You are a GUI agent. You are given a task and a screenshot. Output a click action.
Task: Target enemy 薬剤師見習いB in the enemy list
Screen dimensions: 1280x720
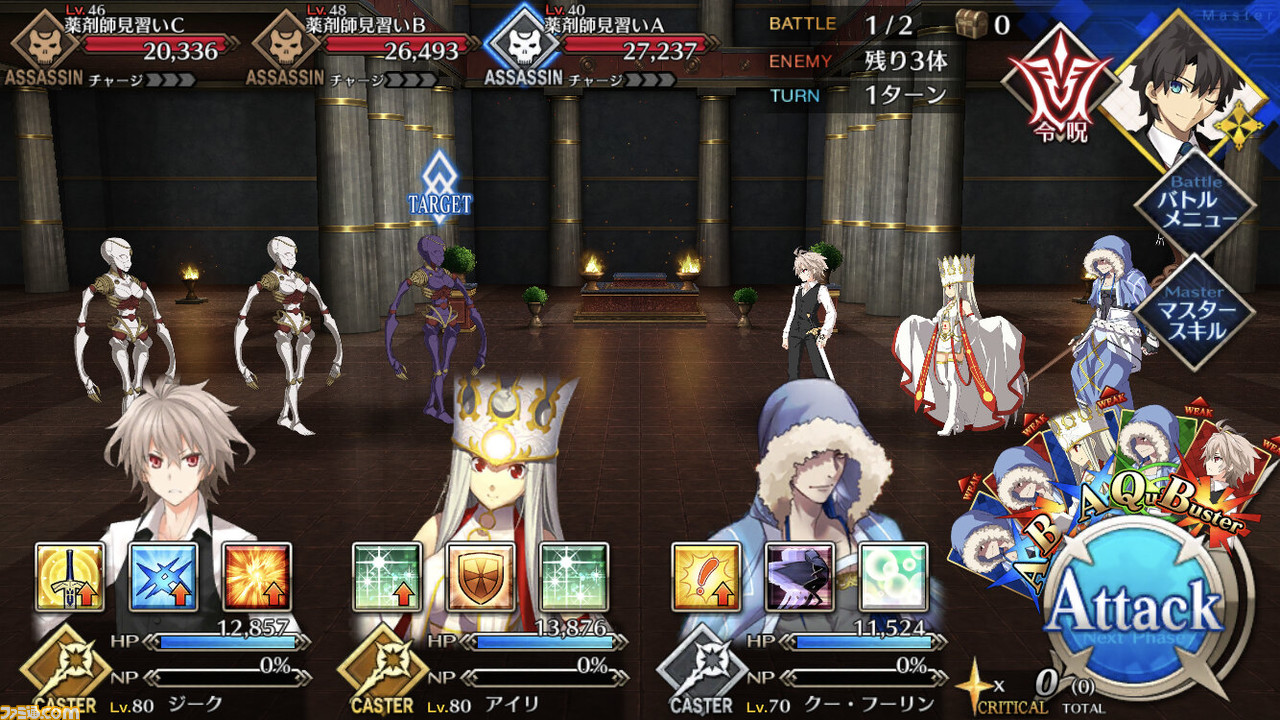(360, 44)
